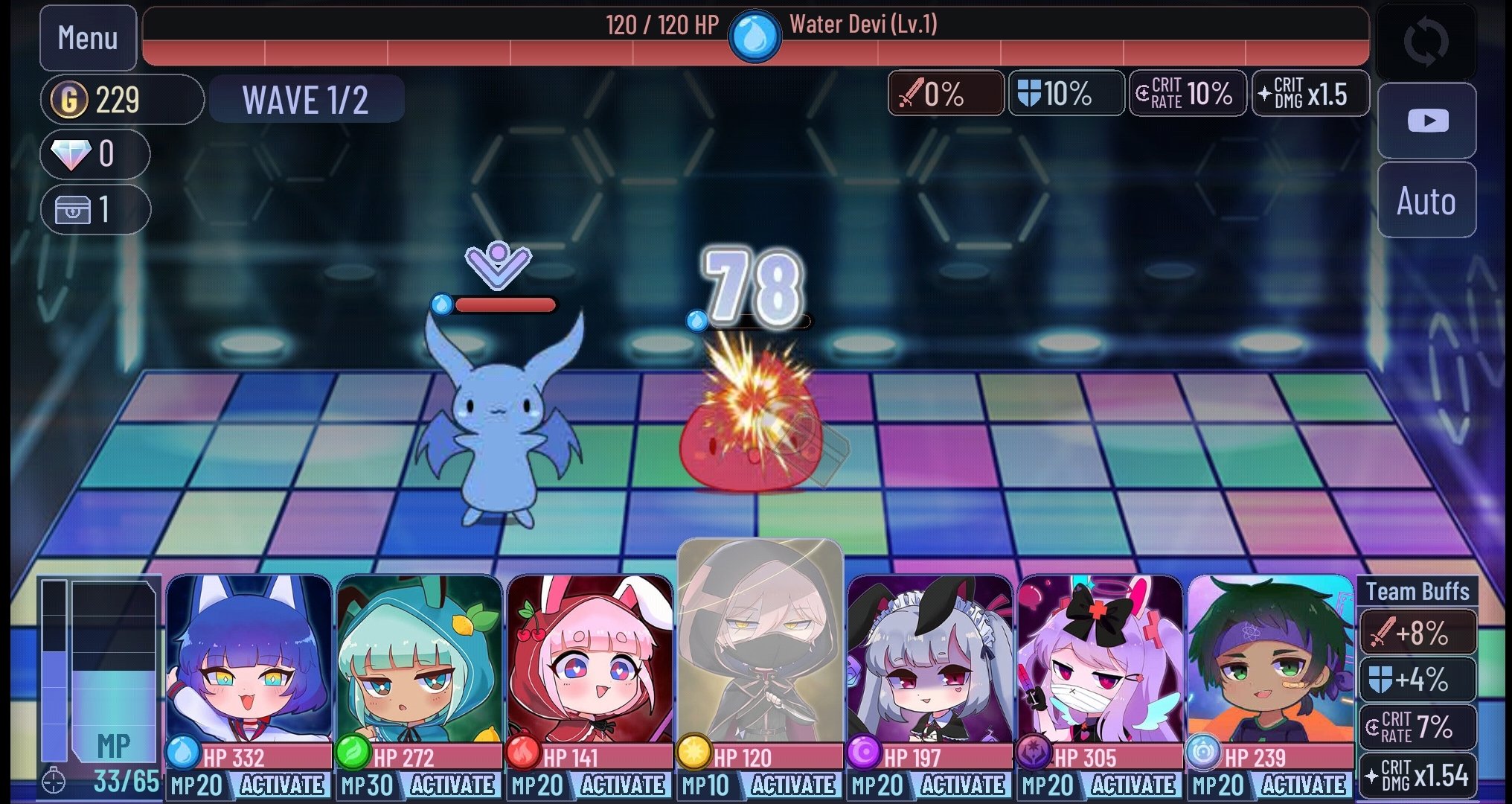This screenshot has height=804, width=1512.
Task: Click the Crit Rate 10% stat icon
Action: tap(1186, 94)
